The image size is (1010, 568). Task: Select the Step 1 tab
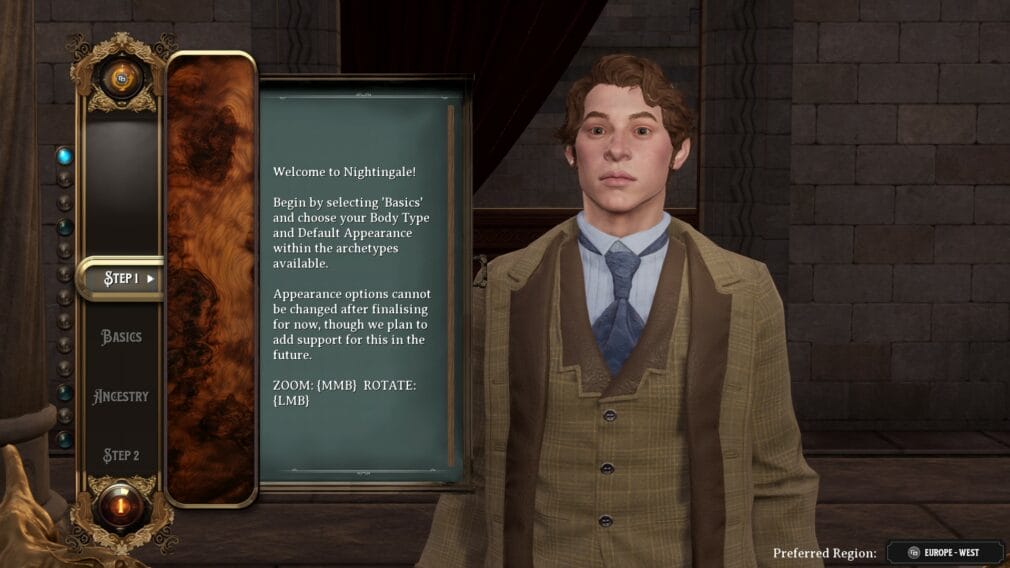coord(121,278)
